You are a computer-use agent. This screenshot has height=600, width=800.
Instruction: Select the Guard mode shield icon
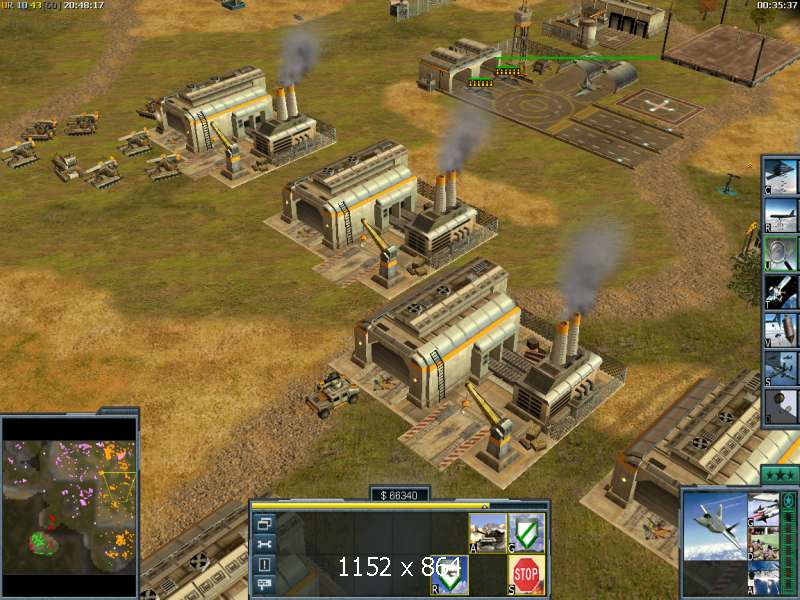[527, 532]
